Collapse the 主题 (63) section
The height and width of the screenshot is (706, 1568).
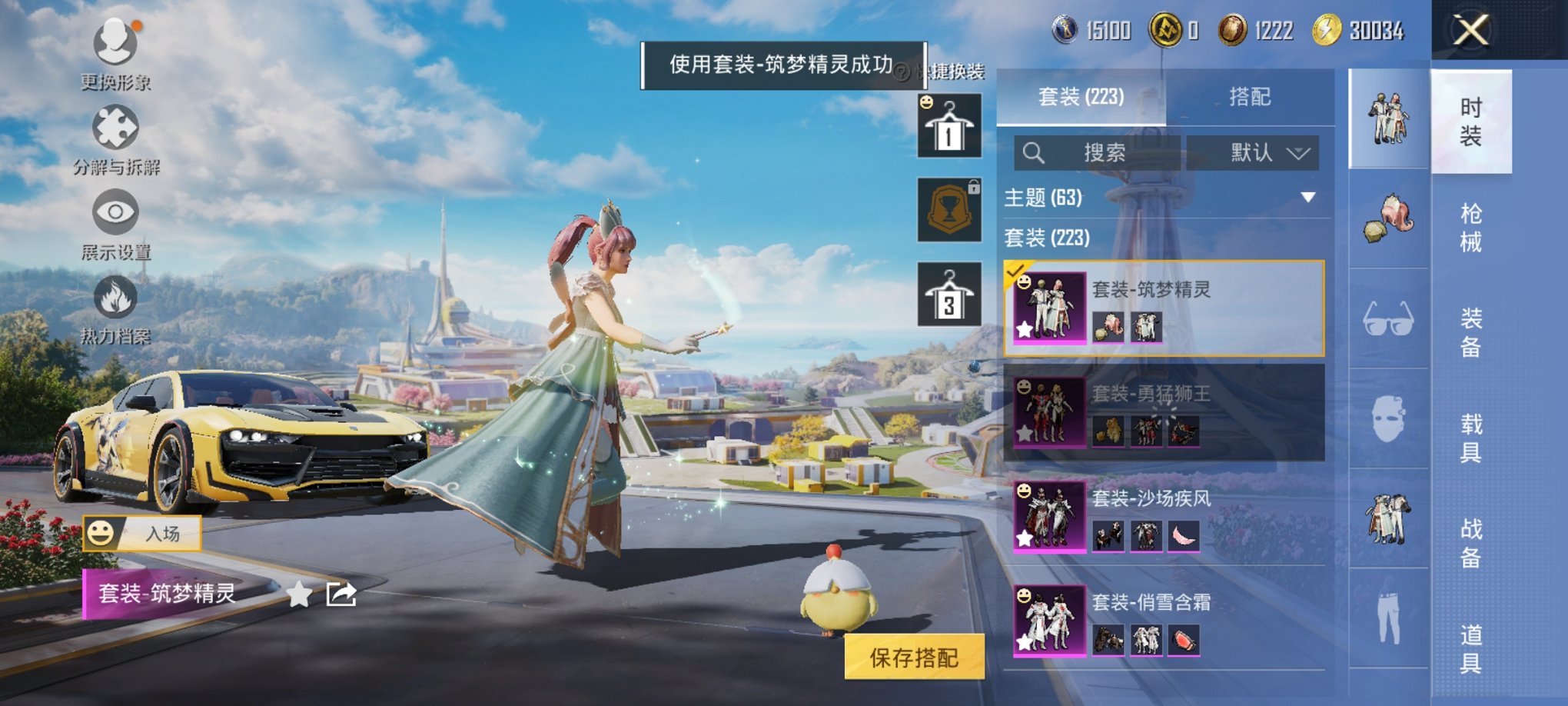point(1307,196)
